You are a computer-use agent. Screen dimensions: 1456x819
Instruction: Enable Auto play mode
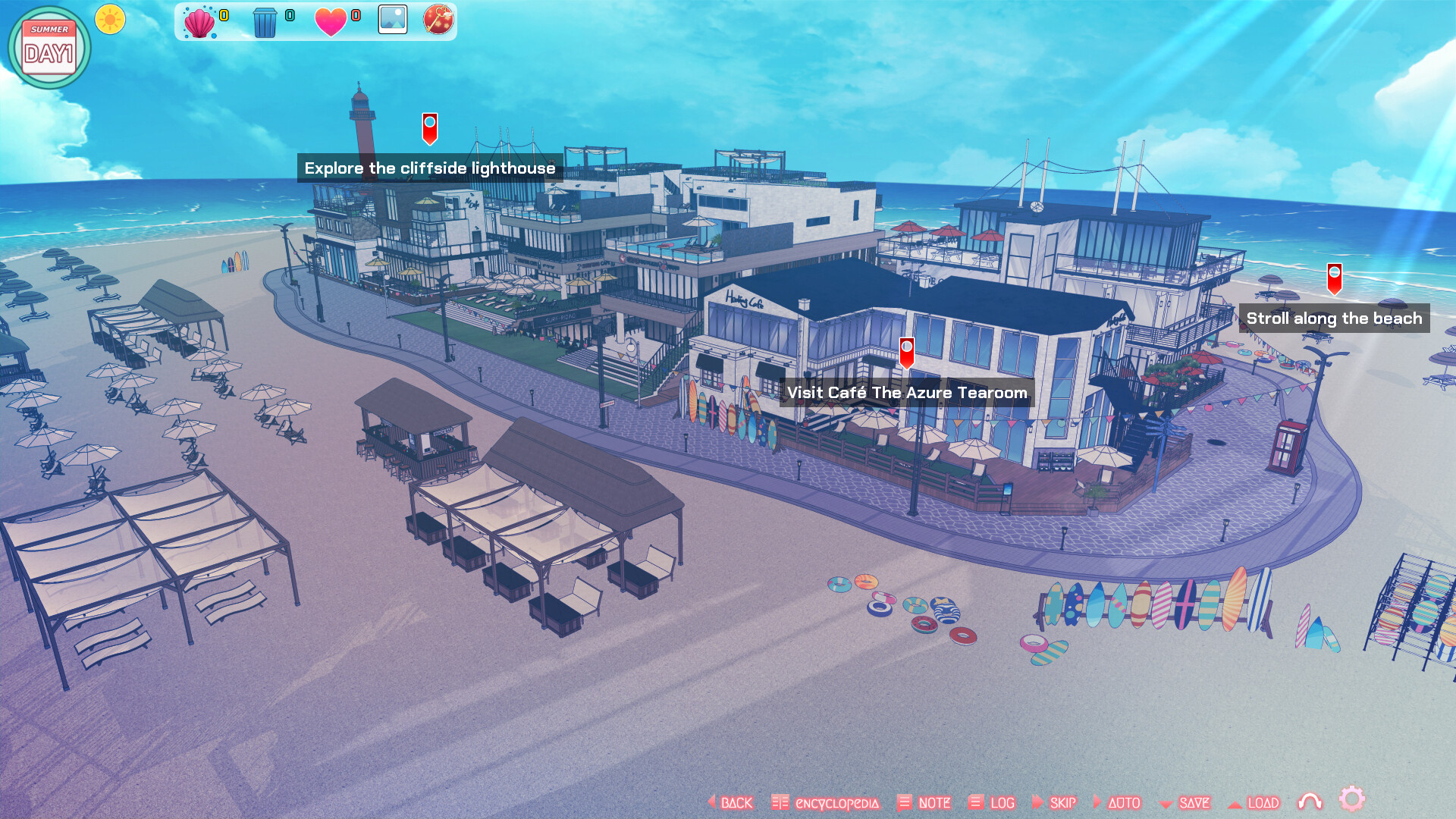[1123, 802]
